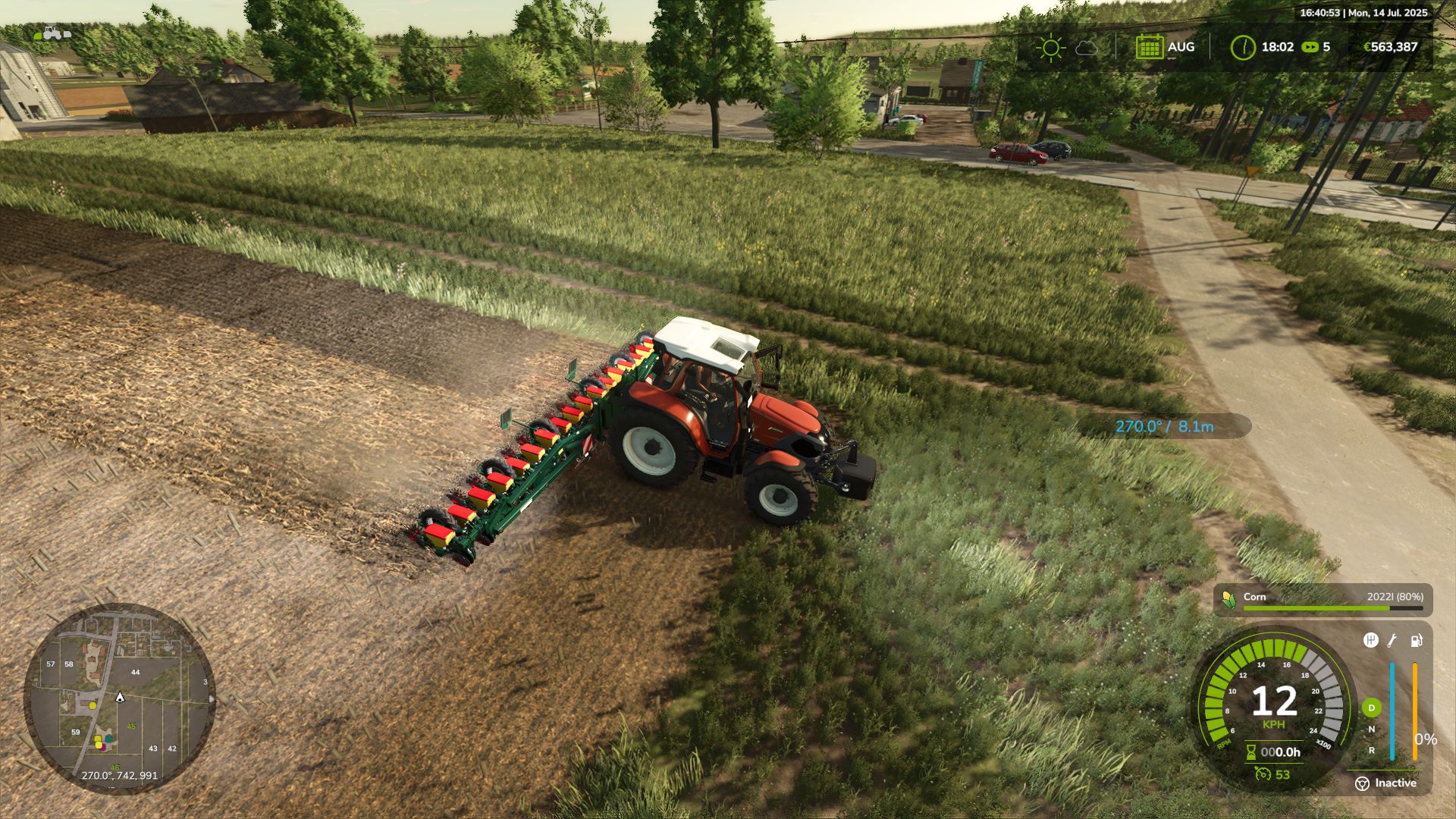Click the cruise control speedometer icon showing 53
The height and width of the screenshot is (819, 1456).
[1265, 774]
